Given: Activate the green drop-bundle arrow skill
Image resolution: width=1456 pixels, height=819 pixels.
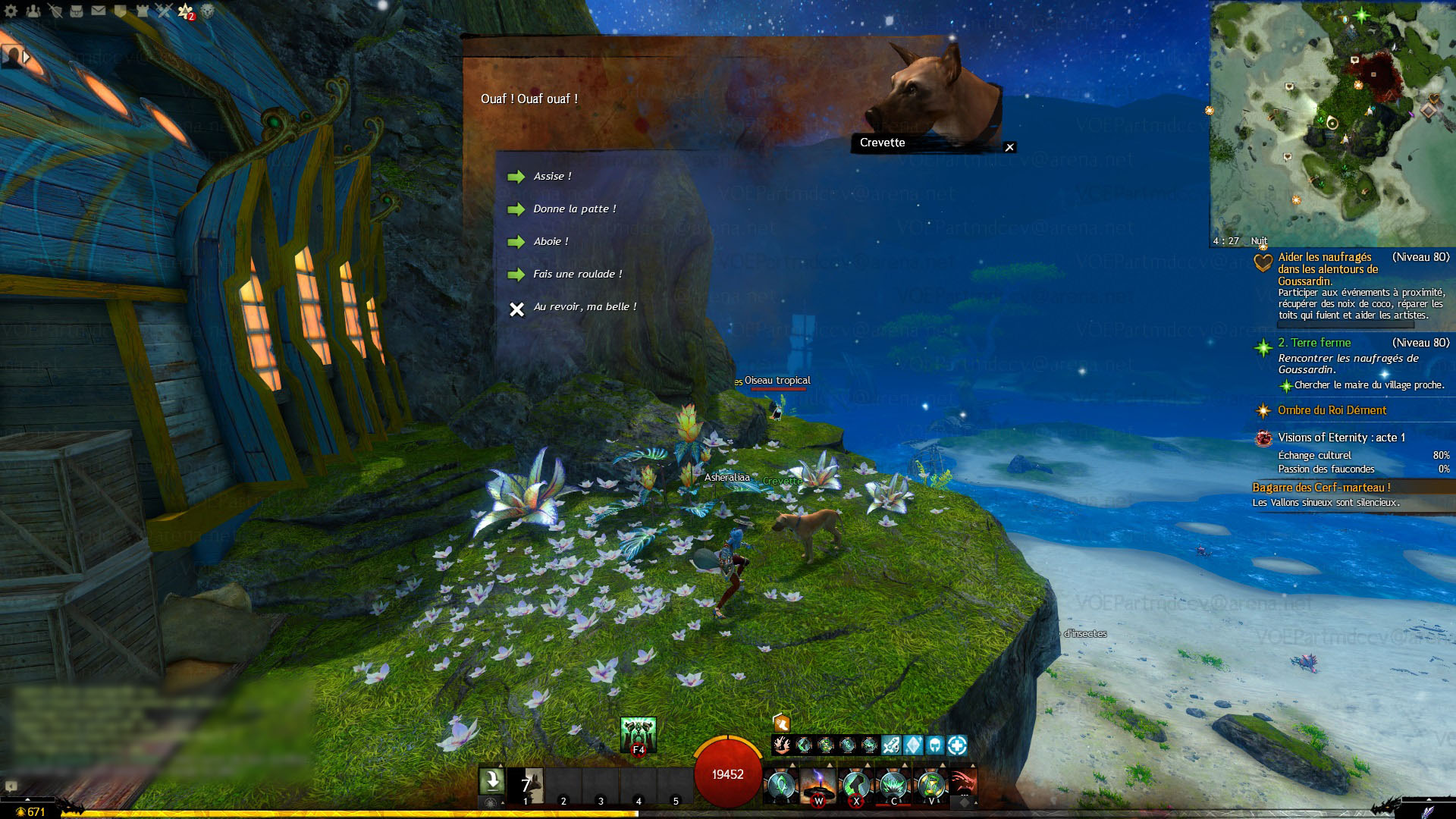Looking at the screenshot, I should (491, 781).
